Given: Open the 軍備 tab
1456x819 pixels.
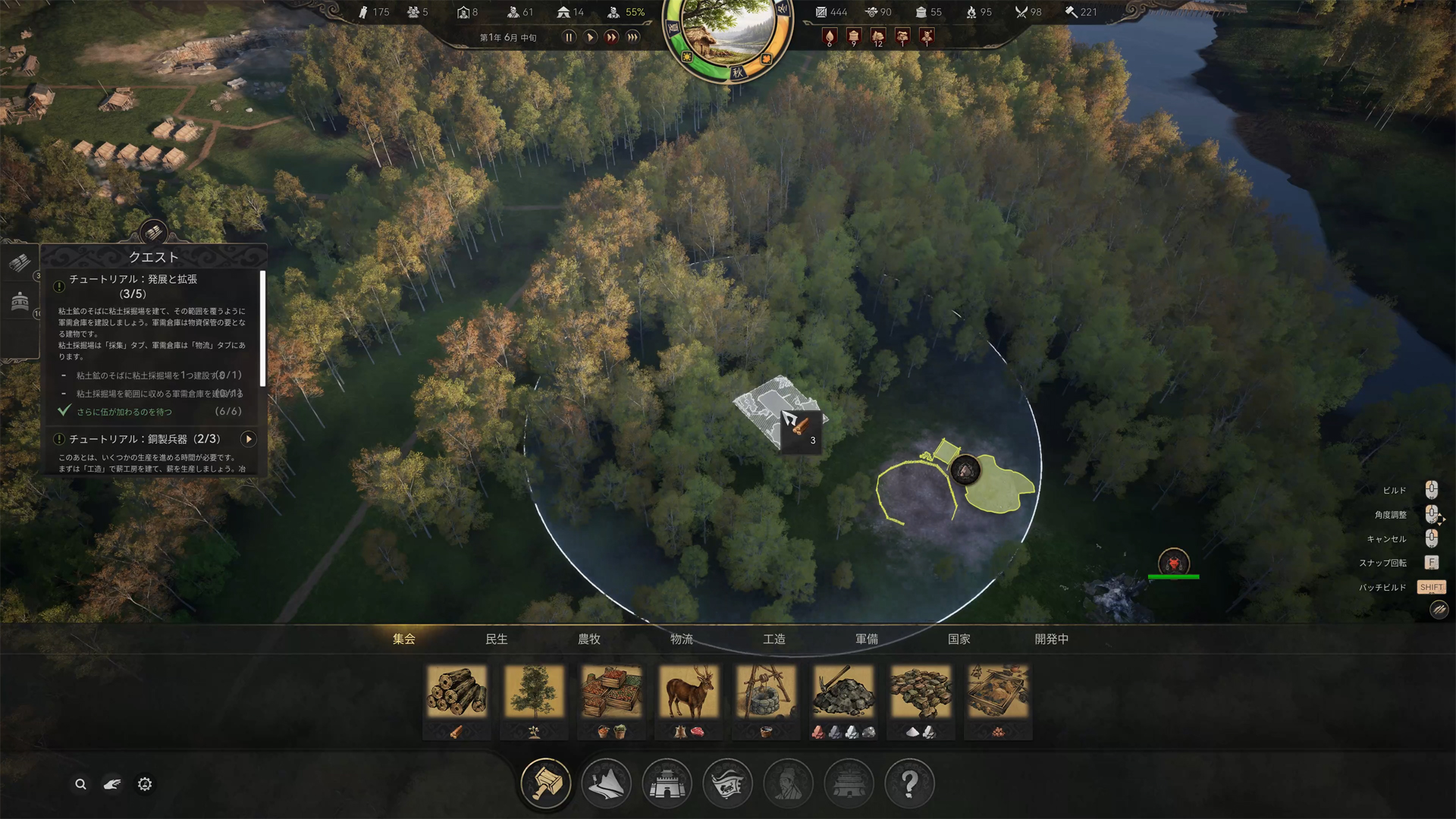Looking at the screenshot, I should (867, 639).
